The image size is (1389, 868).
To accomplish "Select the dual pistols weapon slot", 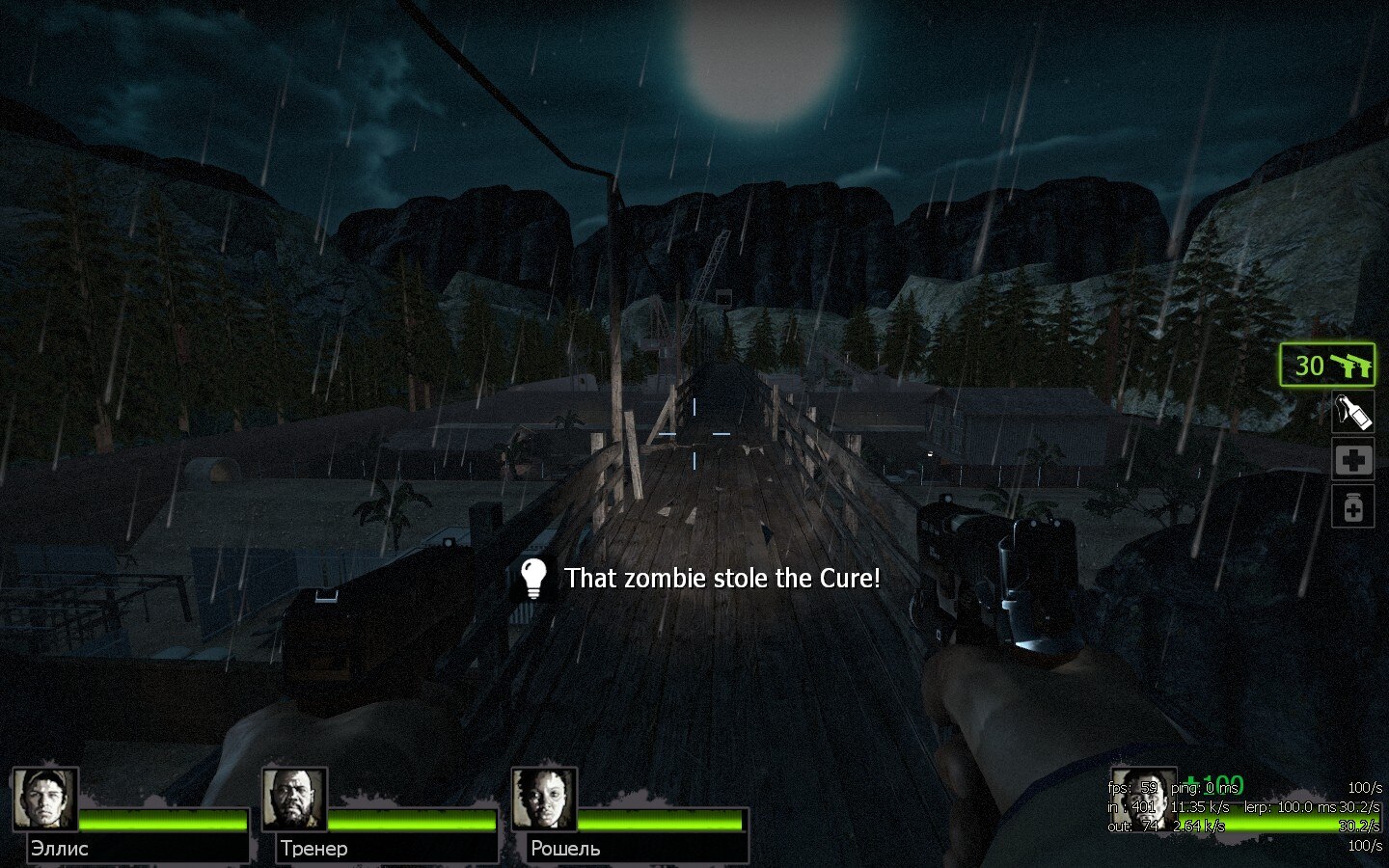I will (x=1327, y=366).
